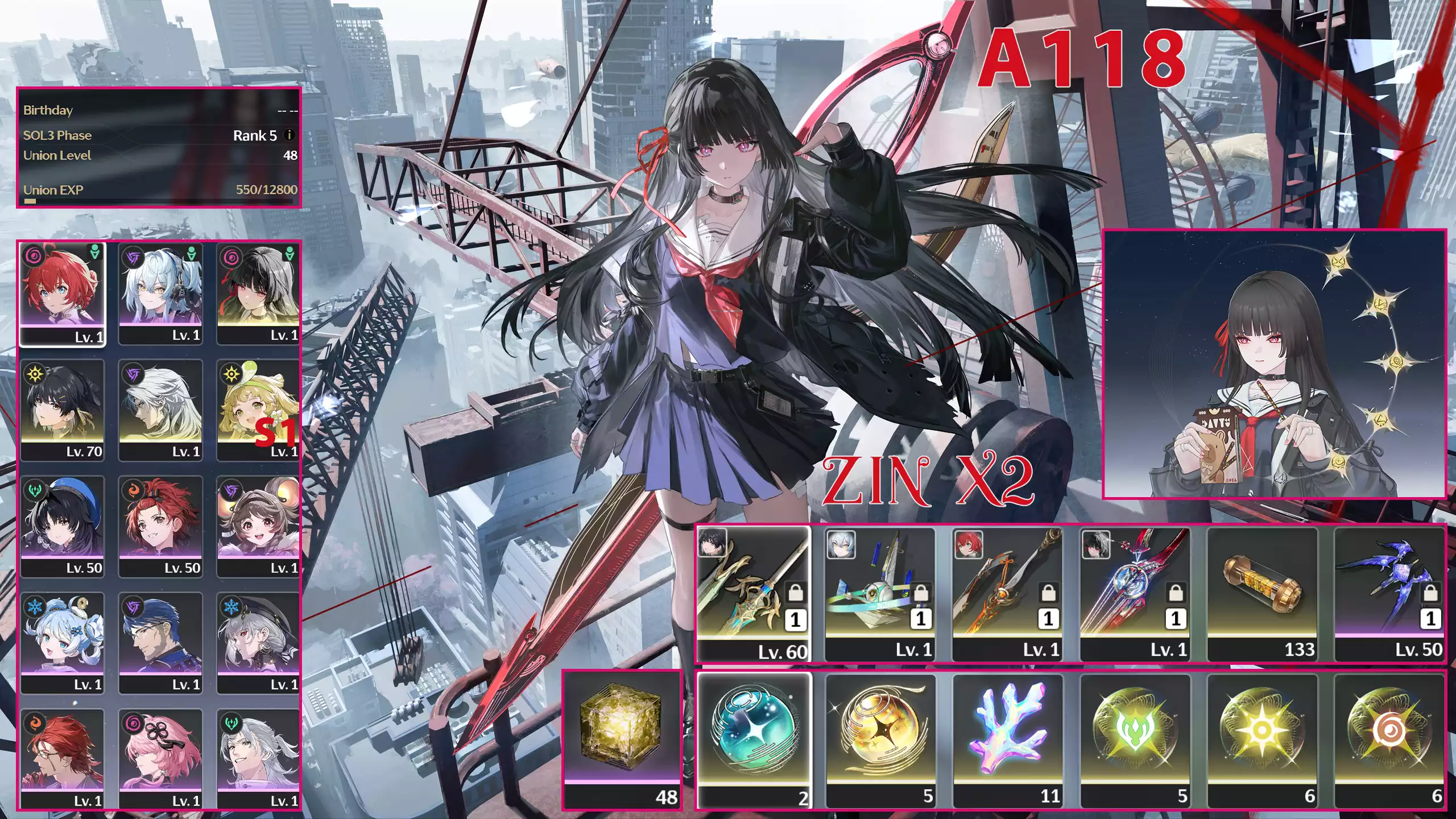Select the golden tube item with 133
Screen dimensions: 1456x819
click(x=1262, y=593)
